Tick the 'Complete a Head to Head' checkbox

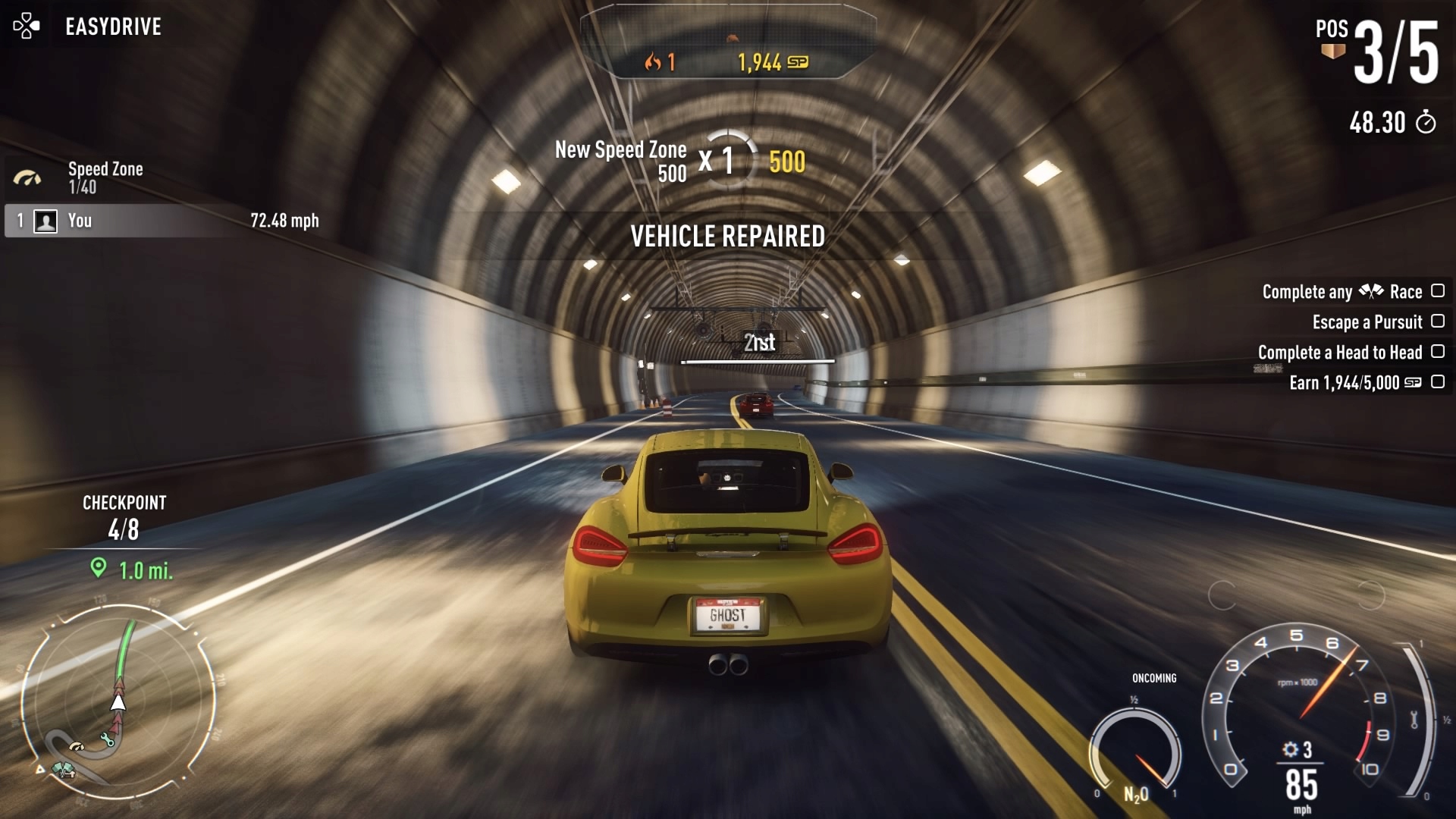tap(1437, 352)
